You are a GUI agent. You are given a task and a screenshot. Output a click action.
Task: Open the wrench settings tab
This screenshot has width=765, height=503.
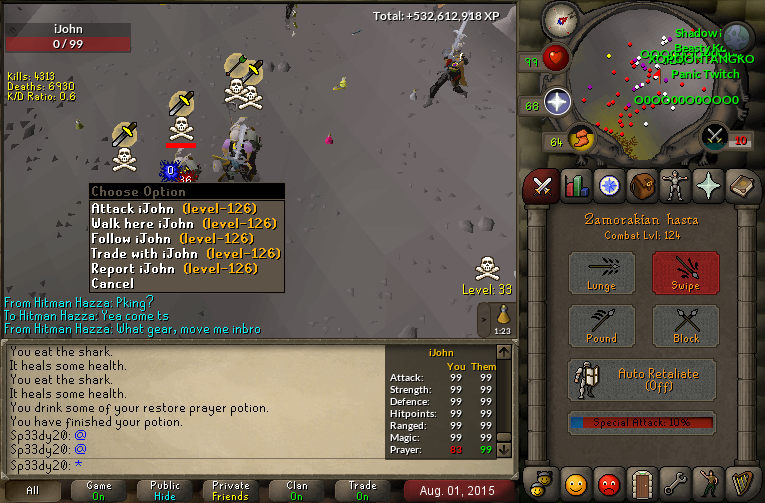click(675, 484)
